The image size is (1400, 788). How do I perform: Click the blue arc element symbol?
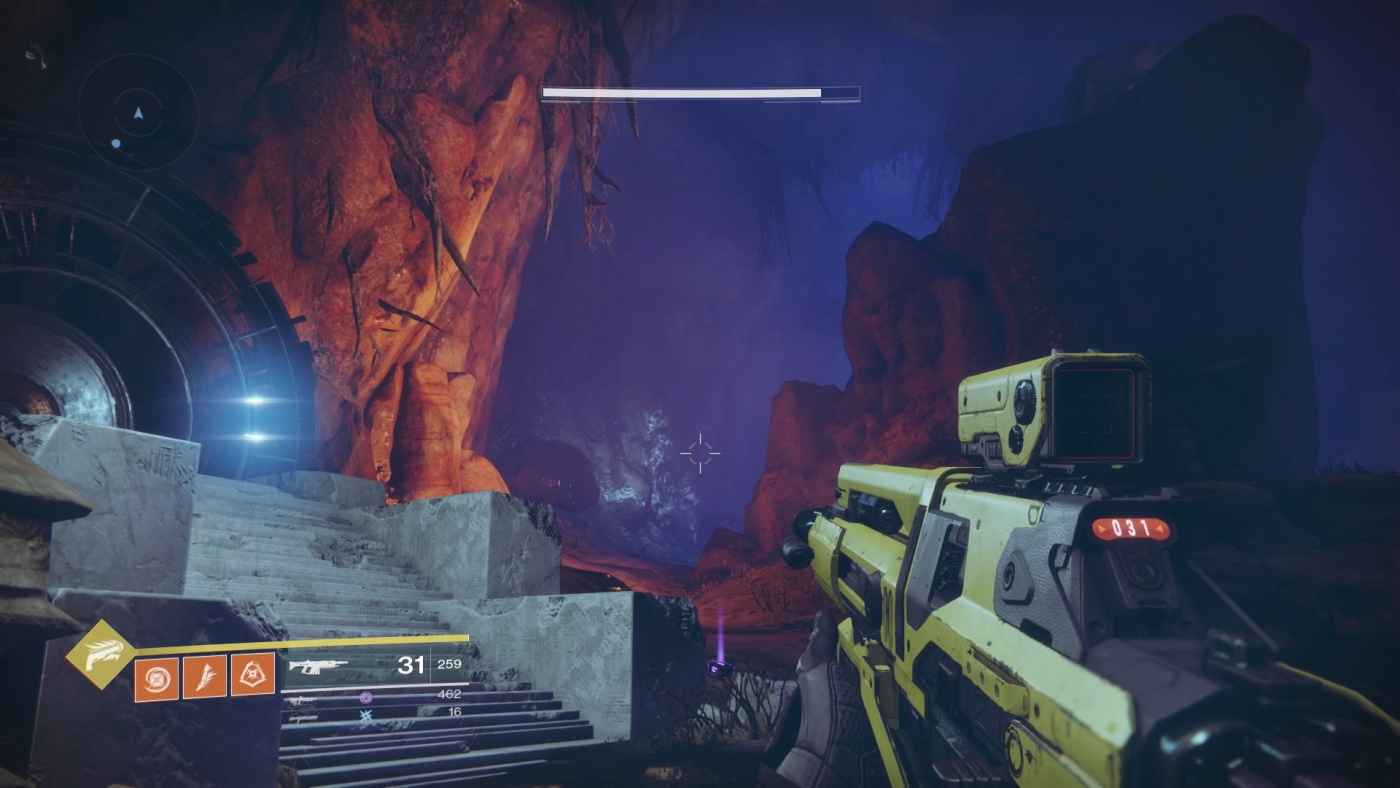[x=366, y=715]
